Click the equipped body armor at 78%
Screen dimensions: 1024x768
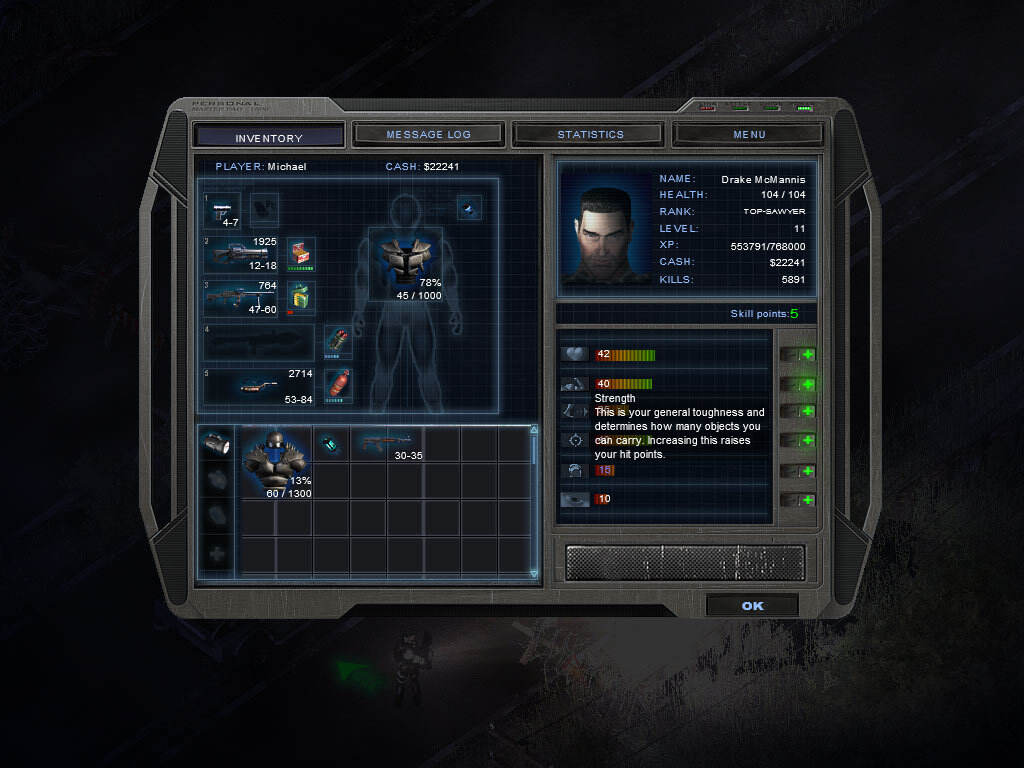[x=405, y=264]
